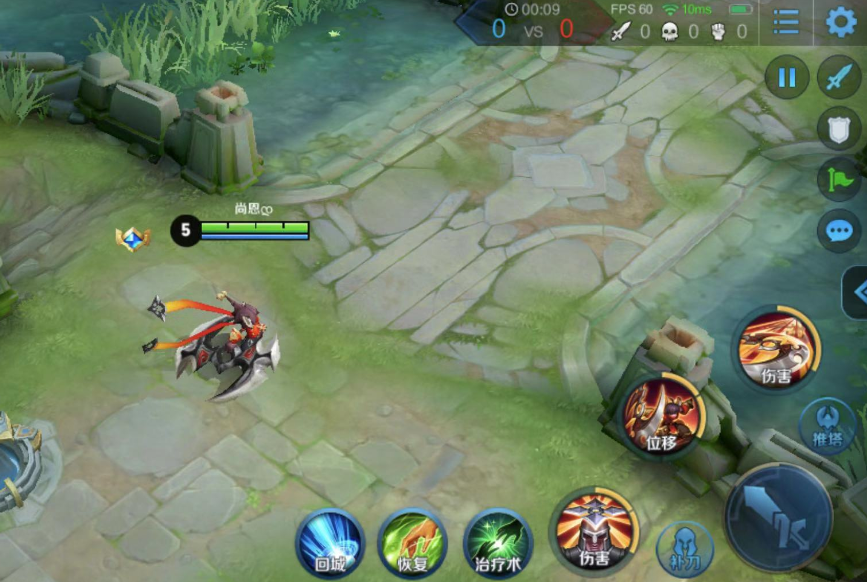Screen dimensions: 867x582
Task: Tap the blue sword icon button
Action: pos(838,77)
